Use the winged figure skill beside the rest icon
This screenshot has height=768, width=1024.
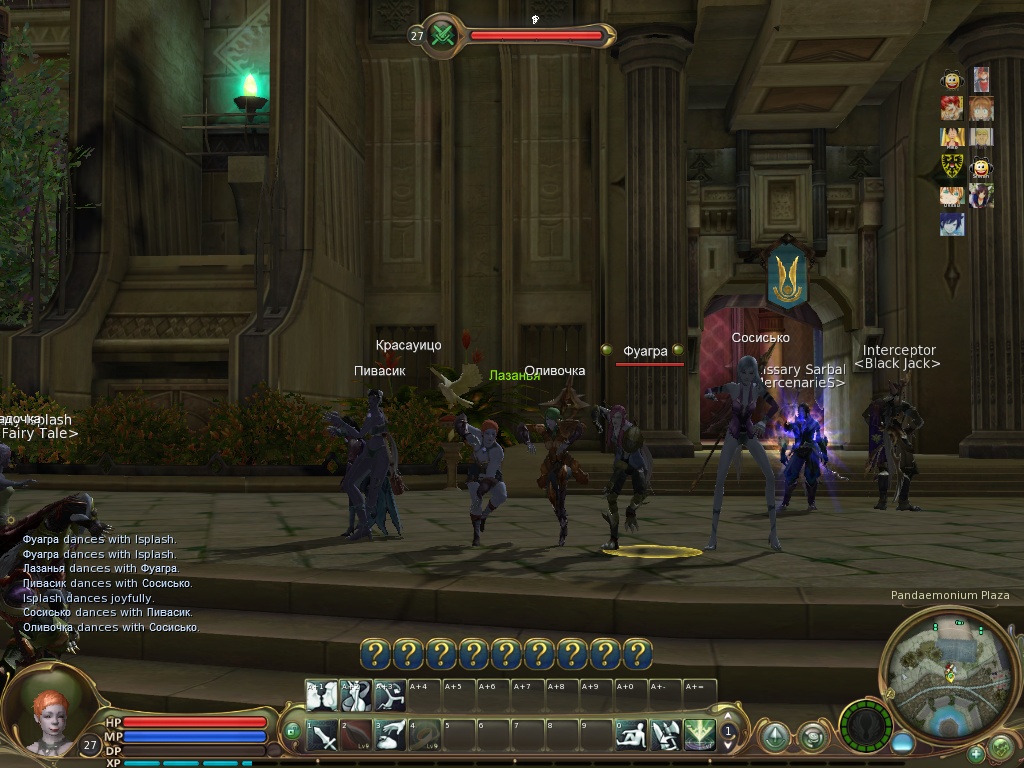(665, 736)
